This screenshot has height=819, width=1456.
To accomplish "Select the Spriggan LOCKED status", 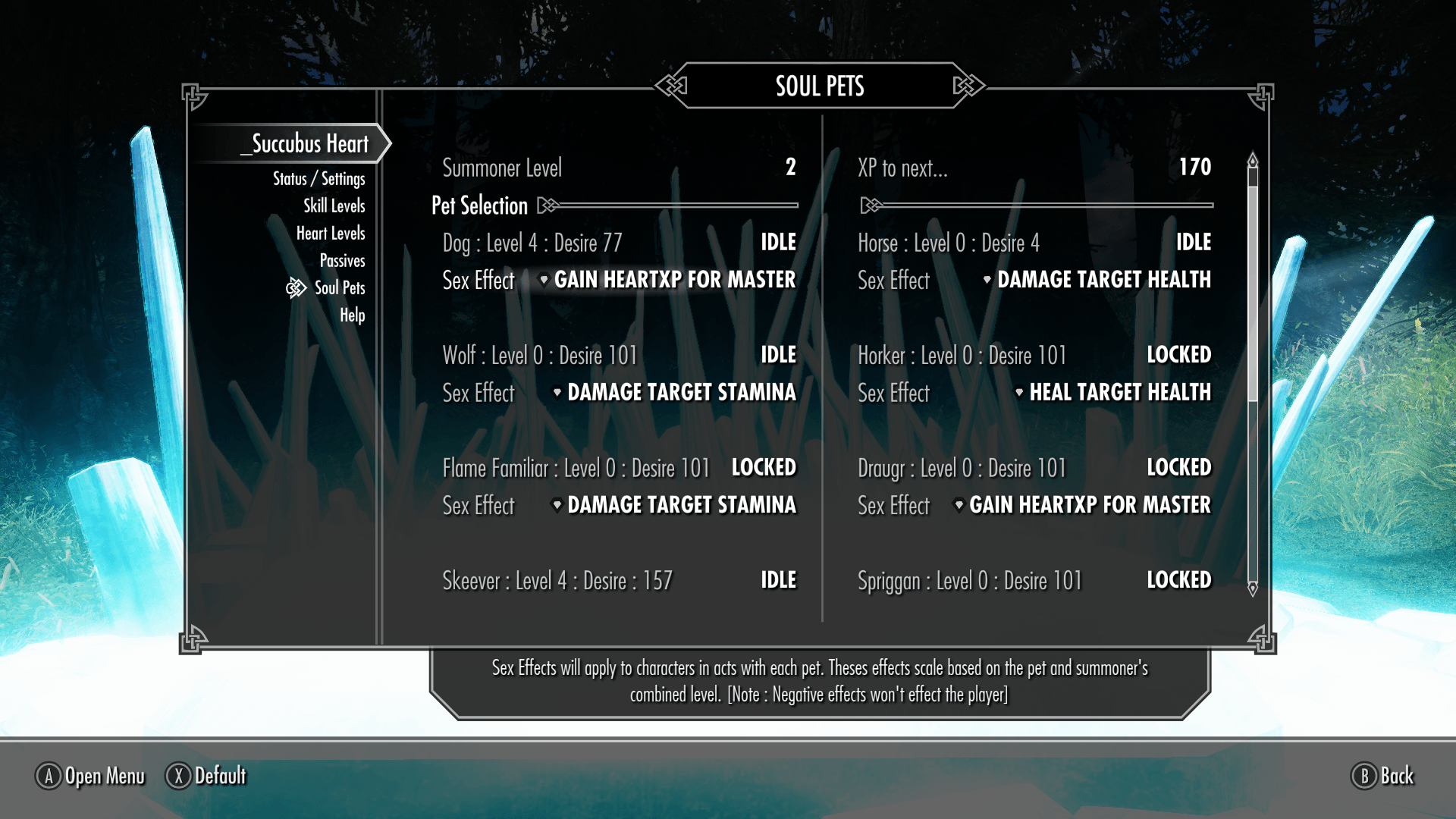I will coord(1178,580).
